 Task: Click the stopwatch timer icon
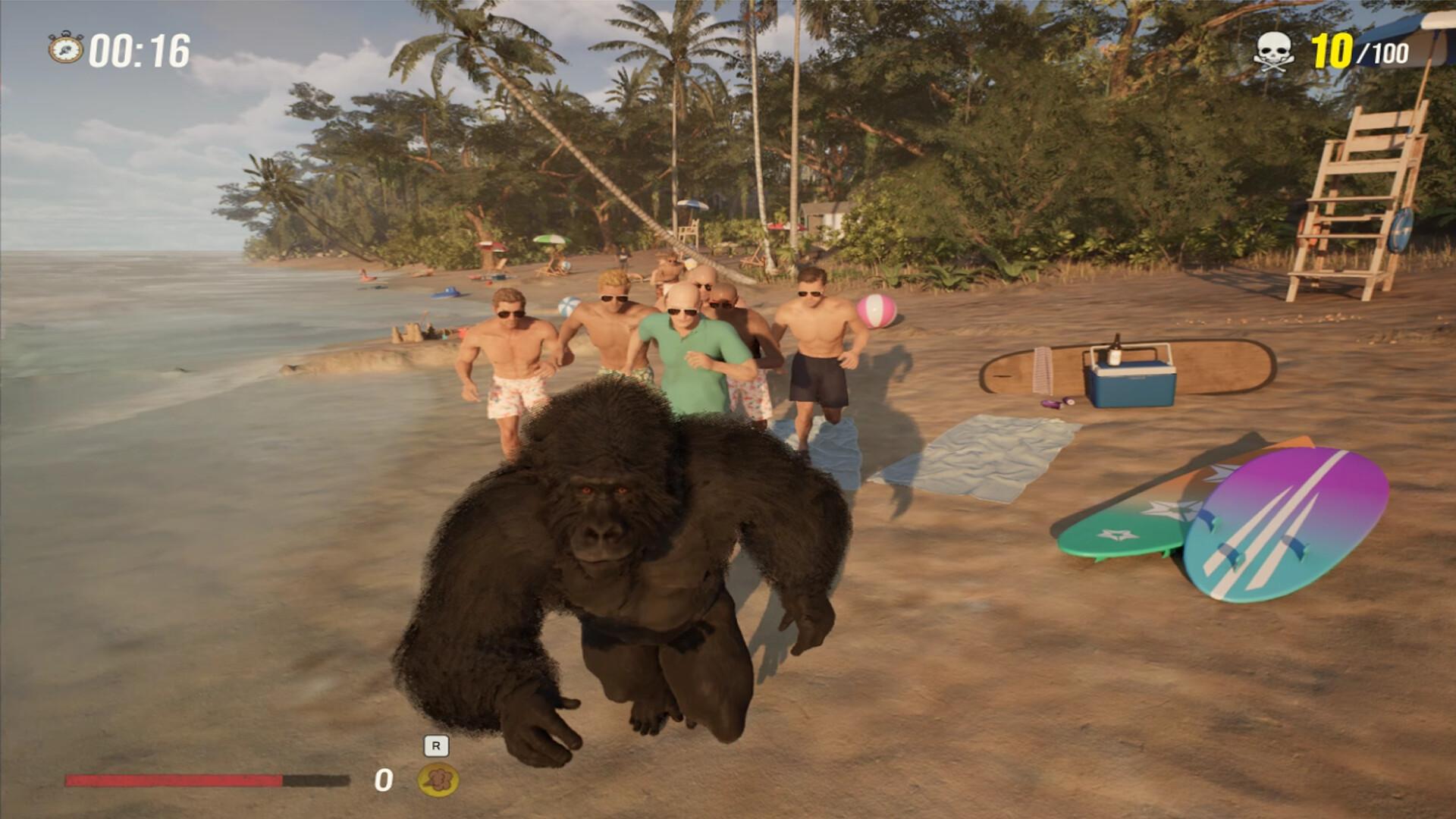67,48
